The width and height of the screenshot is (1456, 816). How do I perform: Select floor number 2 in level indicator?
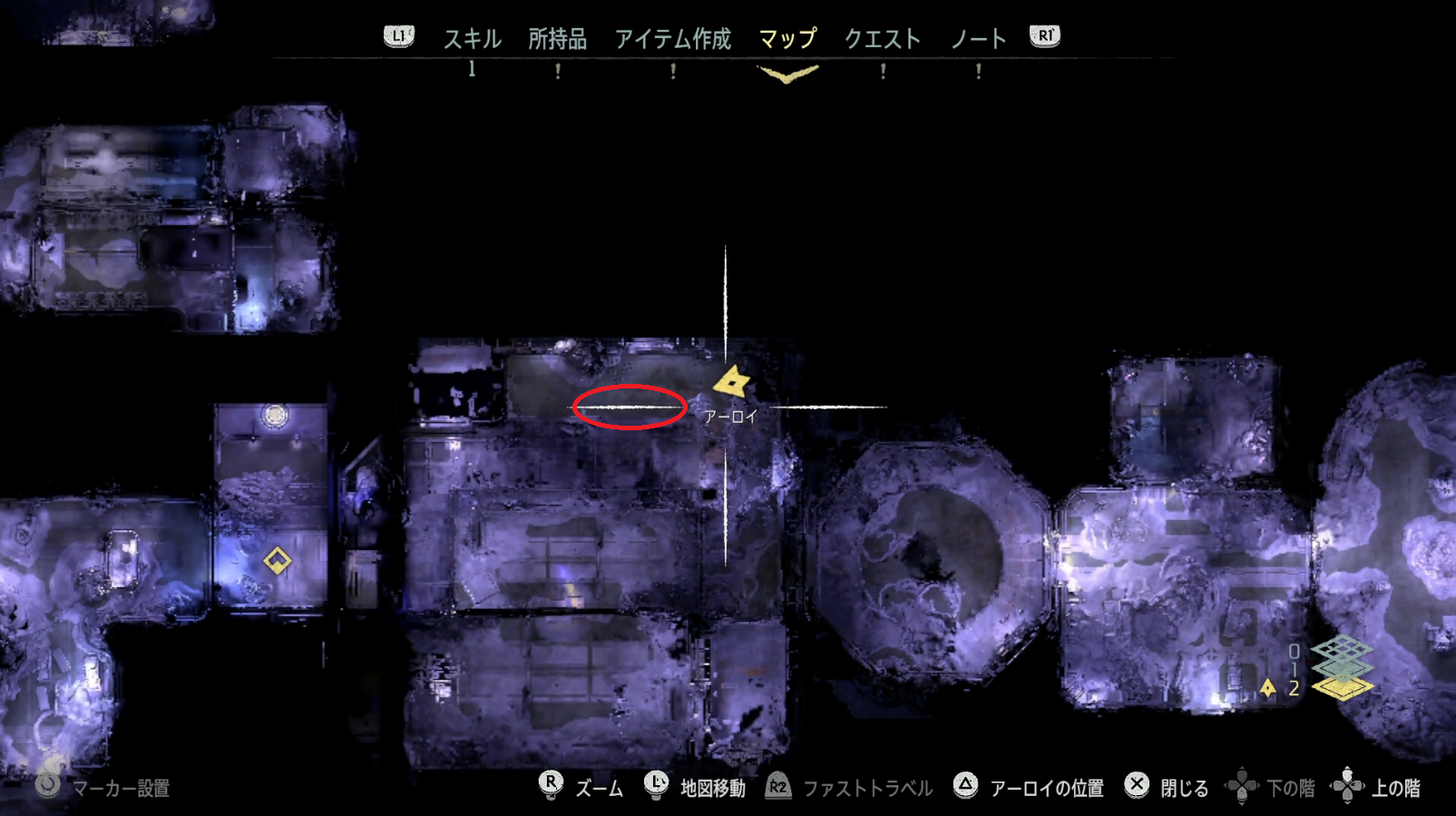(1294, 690)
